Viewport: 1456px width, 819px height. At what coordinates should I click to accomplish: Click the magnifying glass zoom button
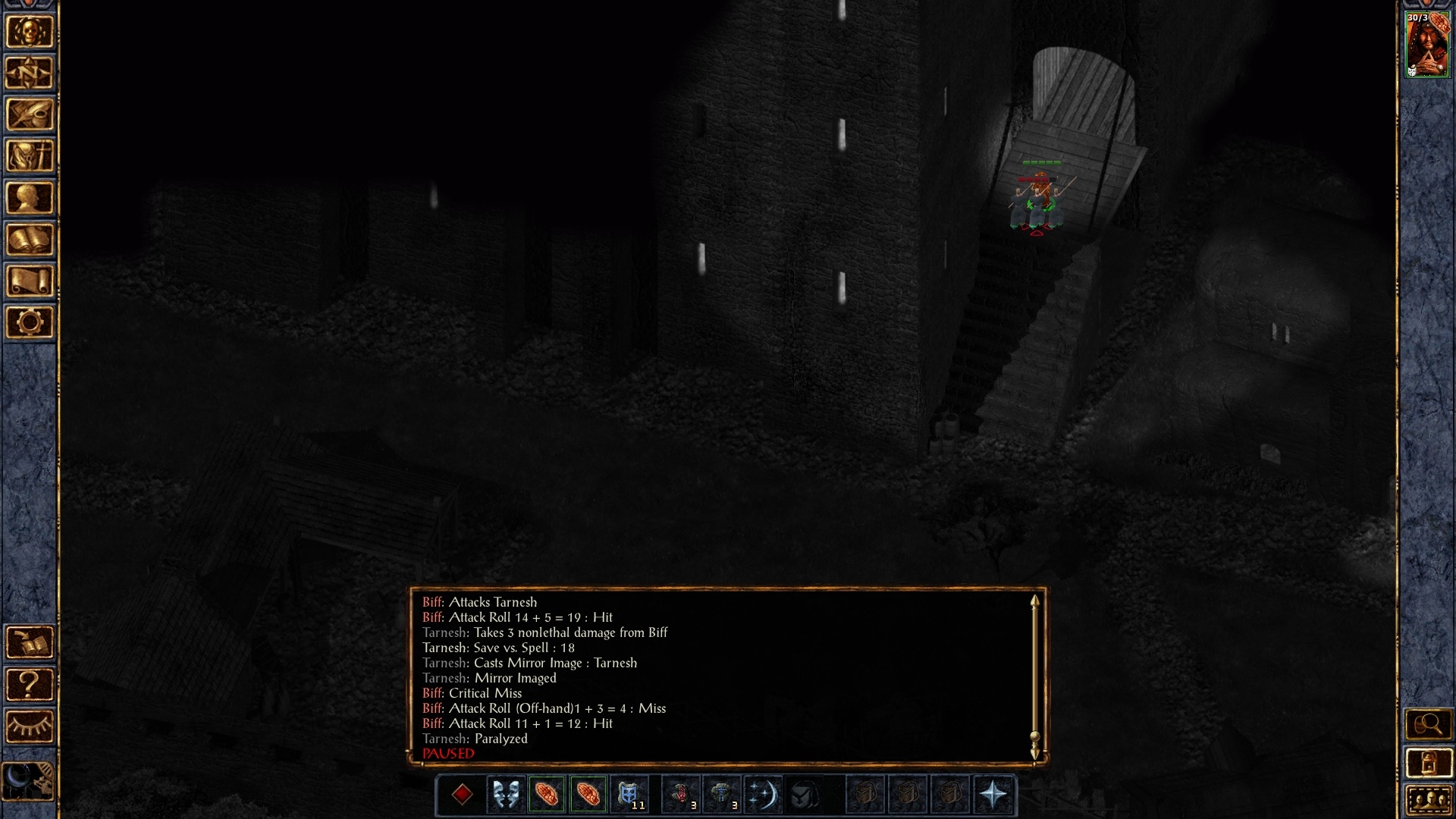click(1427, 725)
